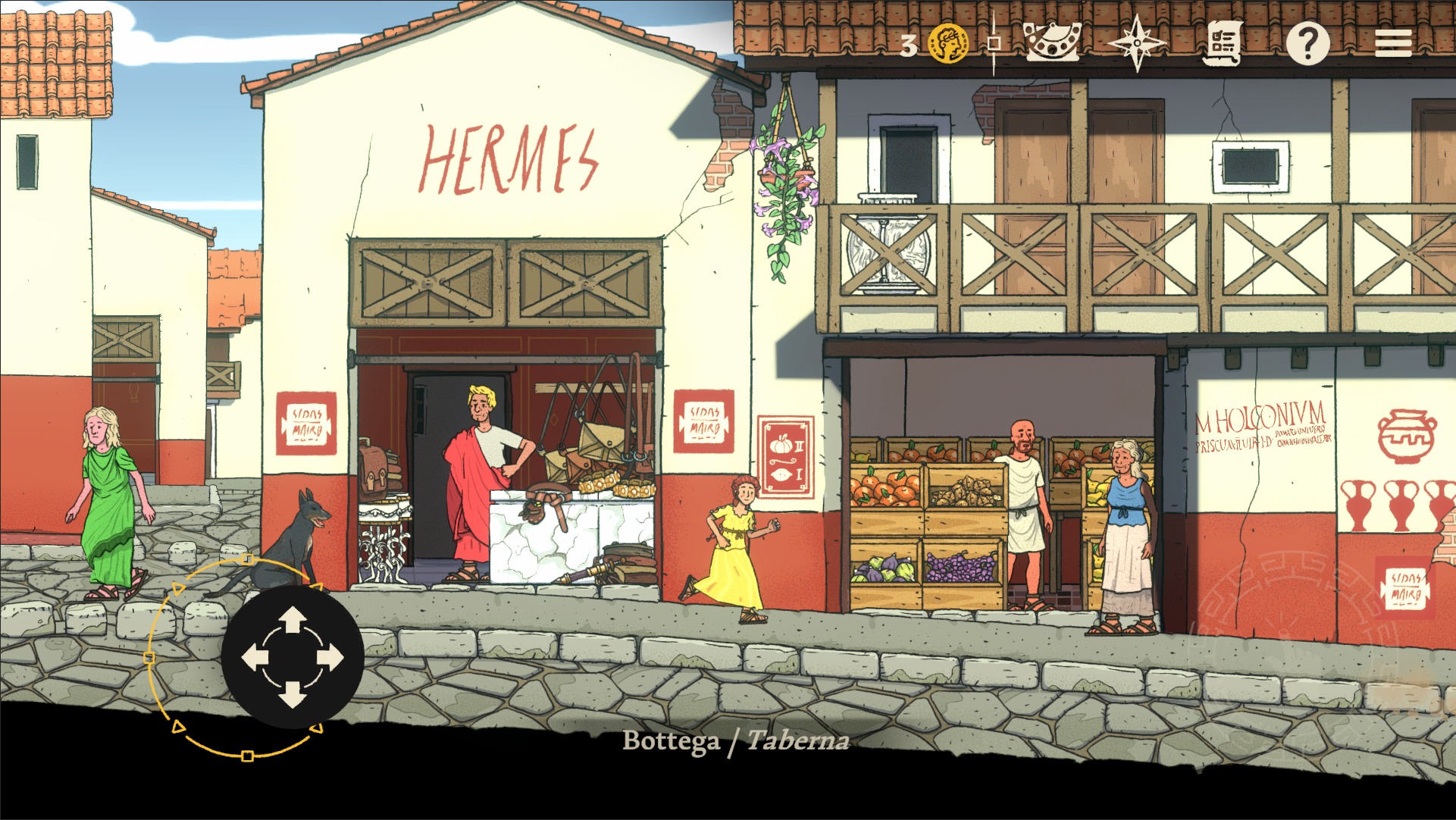Click the small slider marker beside the coin counter
Screen dimensions: 1456x820
coord(993,43)
